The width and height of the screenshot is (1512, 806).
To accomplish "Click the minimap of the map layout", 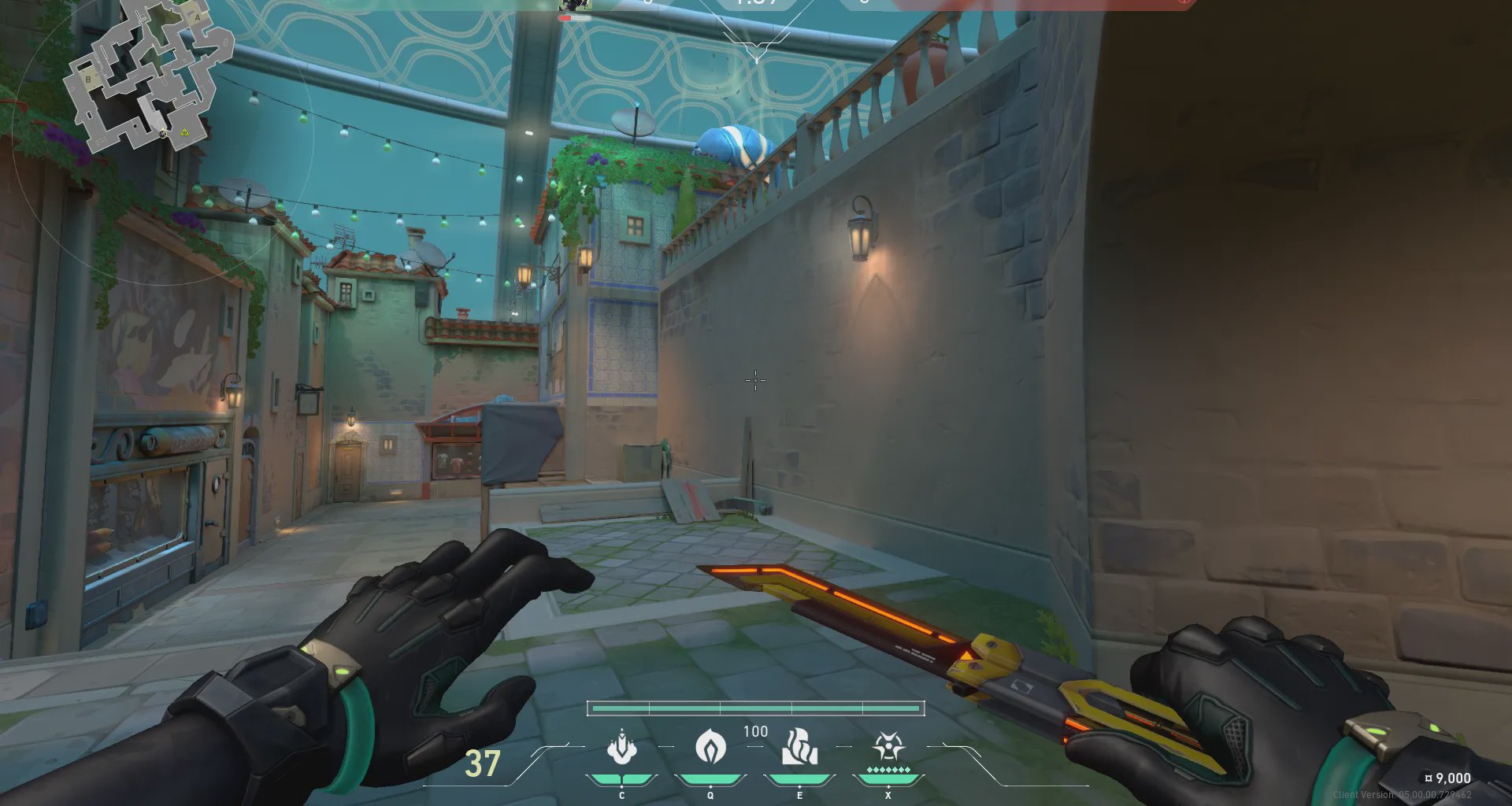I will click(x=147, y=77).
